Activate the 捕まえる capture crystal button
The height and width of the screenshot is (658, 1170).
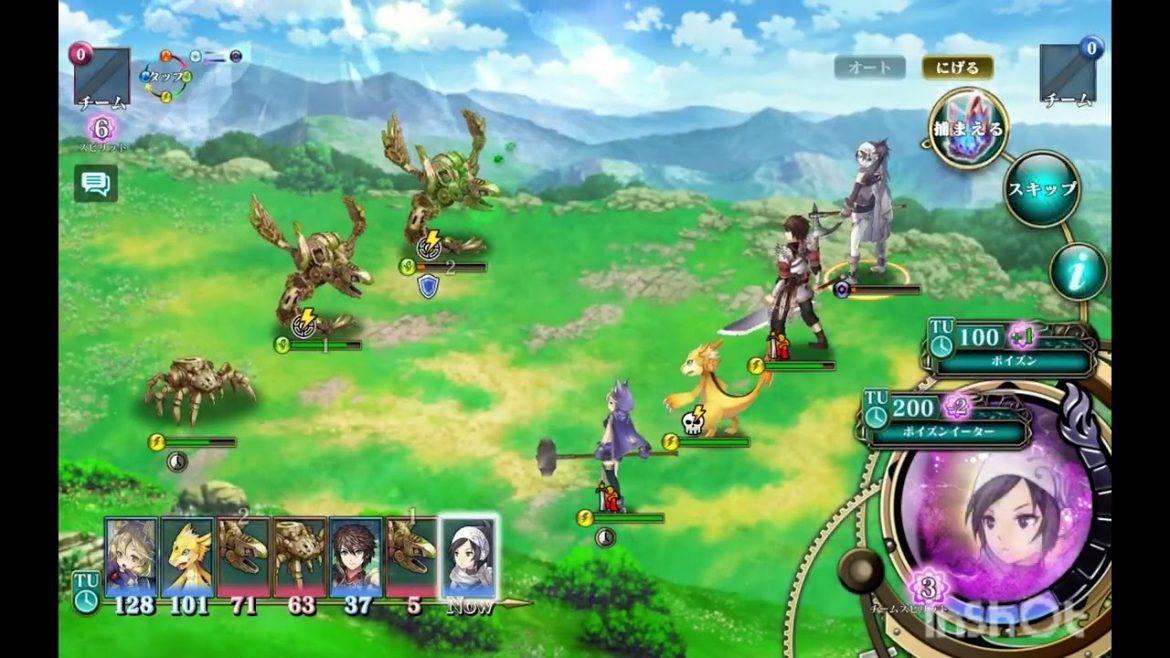pos(968,128)
